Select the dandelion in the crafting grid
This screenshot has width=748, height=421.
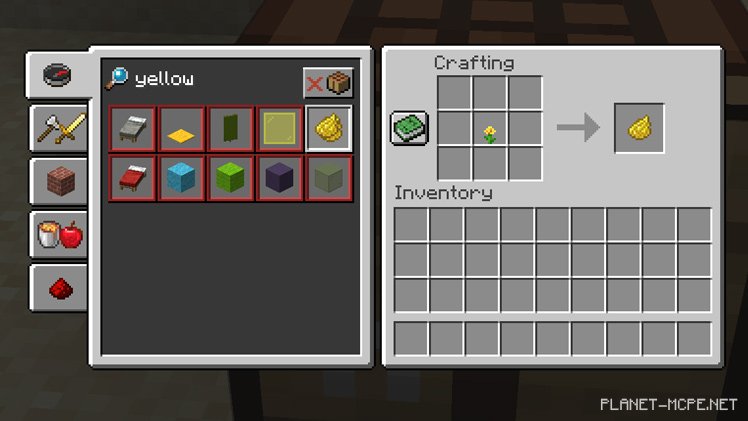[490, 129]
